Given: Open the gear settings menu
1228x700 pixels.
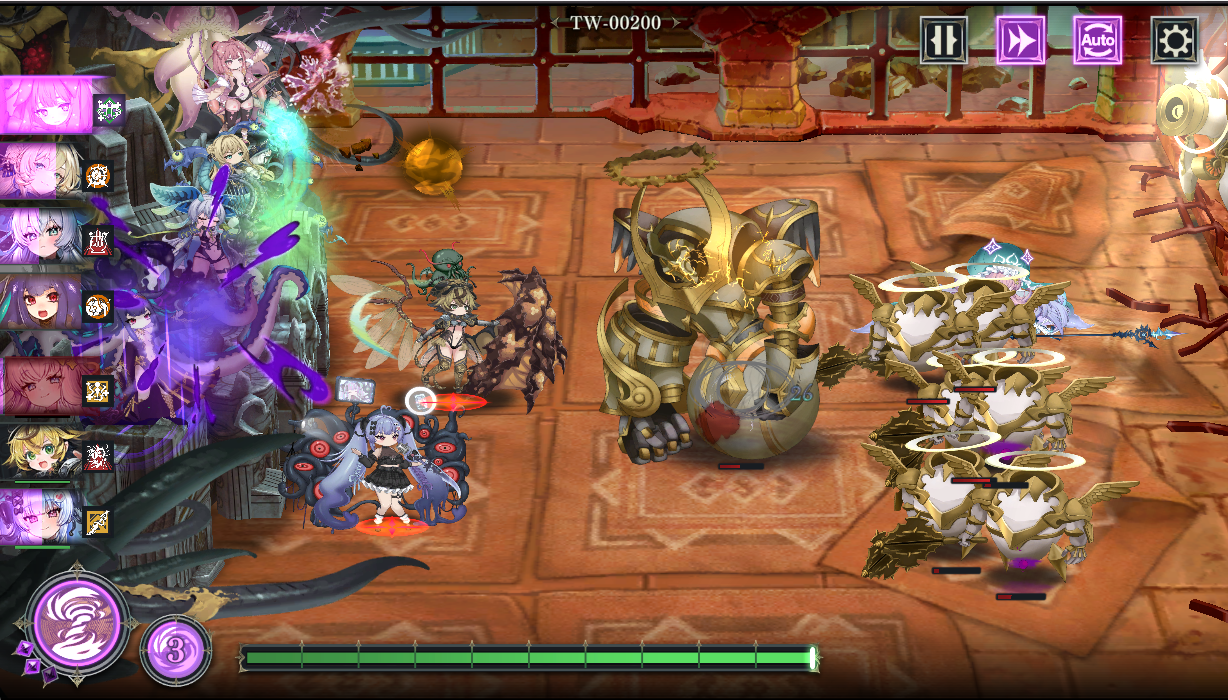Looking at the screenshot, I should point(1174,40).
